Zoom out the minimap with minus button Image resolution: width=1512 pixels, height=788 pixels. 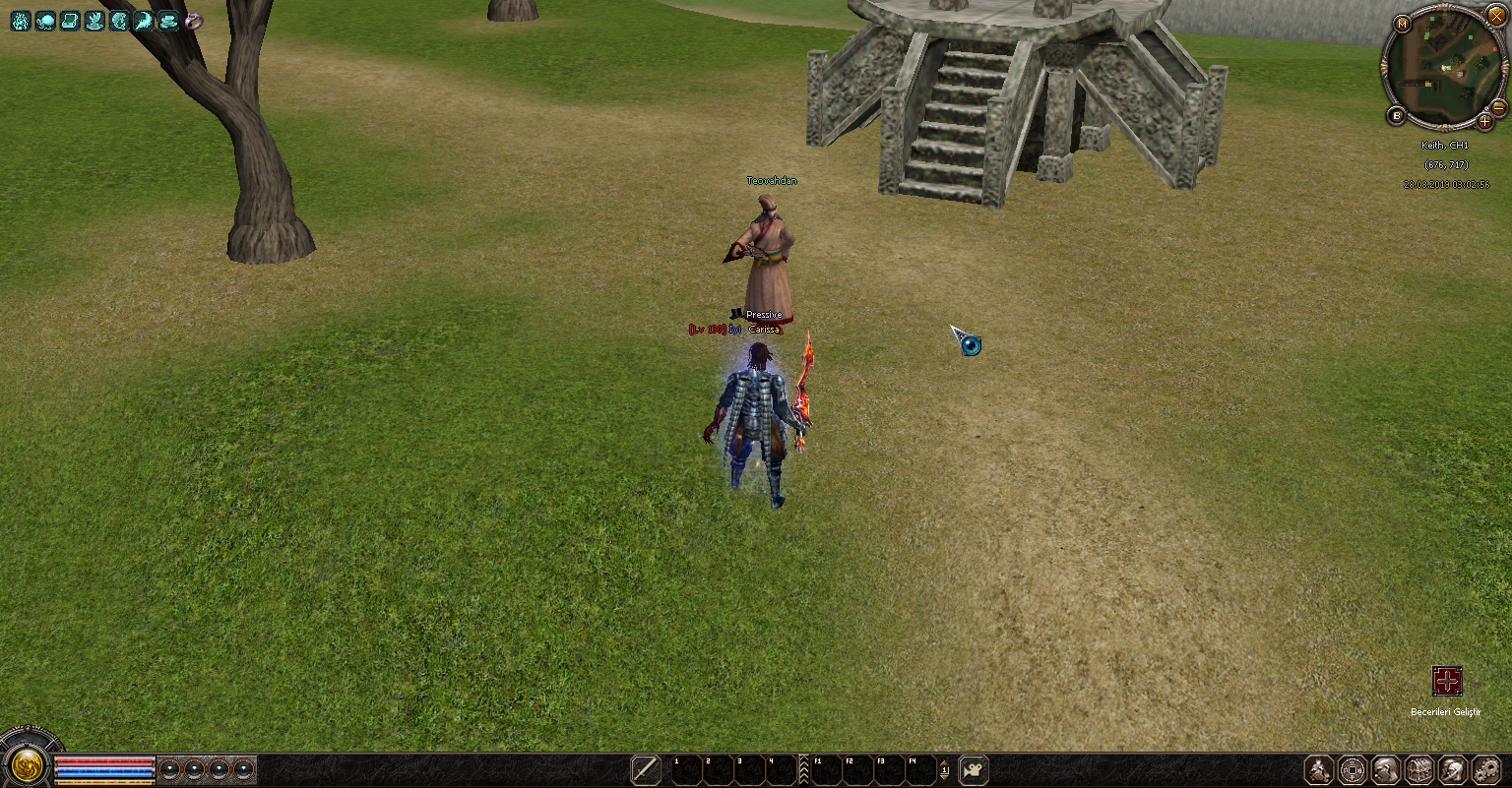tap(1499, 107)
